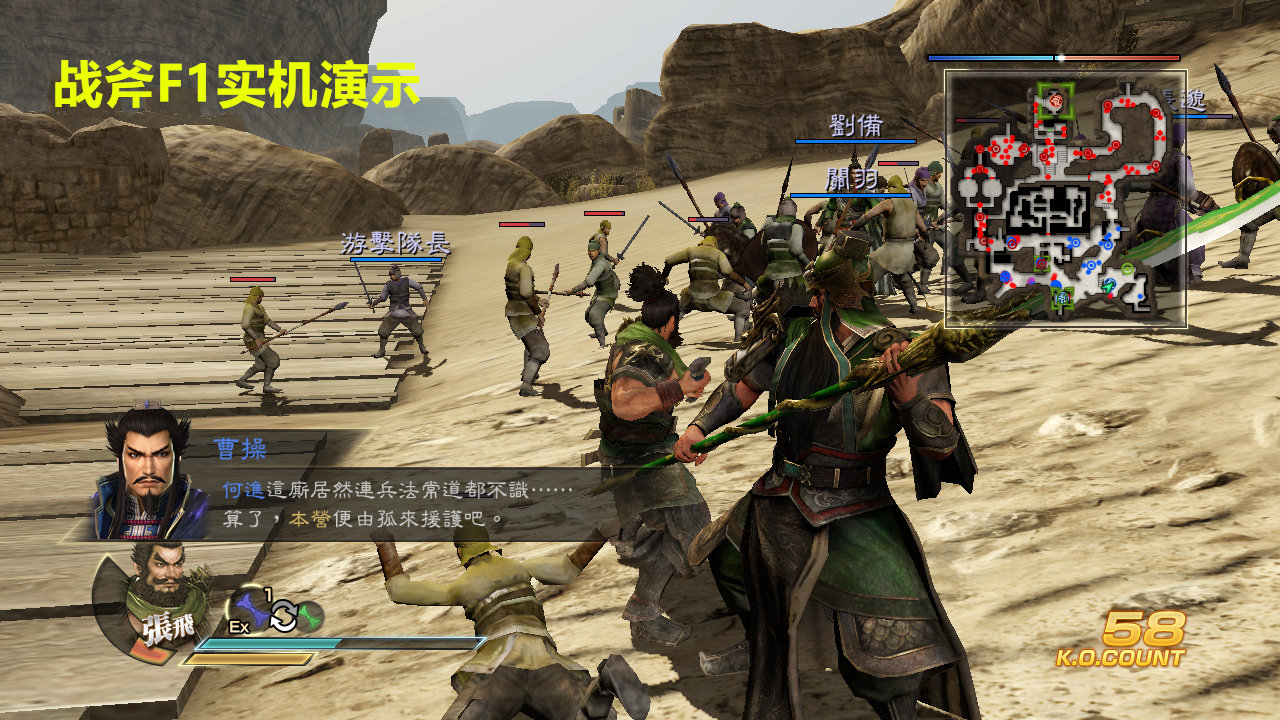Select the green item icon on the HUD
The width and height of the screenshot is (1280, 720).
point(310,616)
